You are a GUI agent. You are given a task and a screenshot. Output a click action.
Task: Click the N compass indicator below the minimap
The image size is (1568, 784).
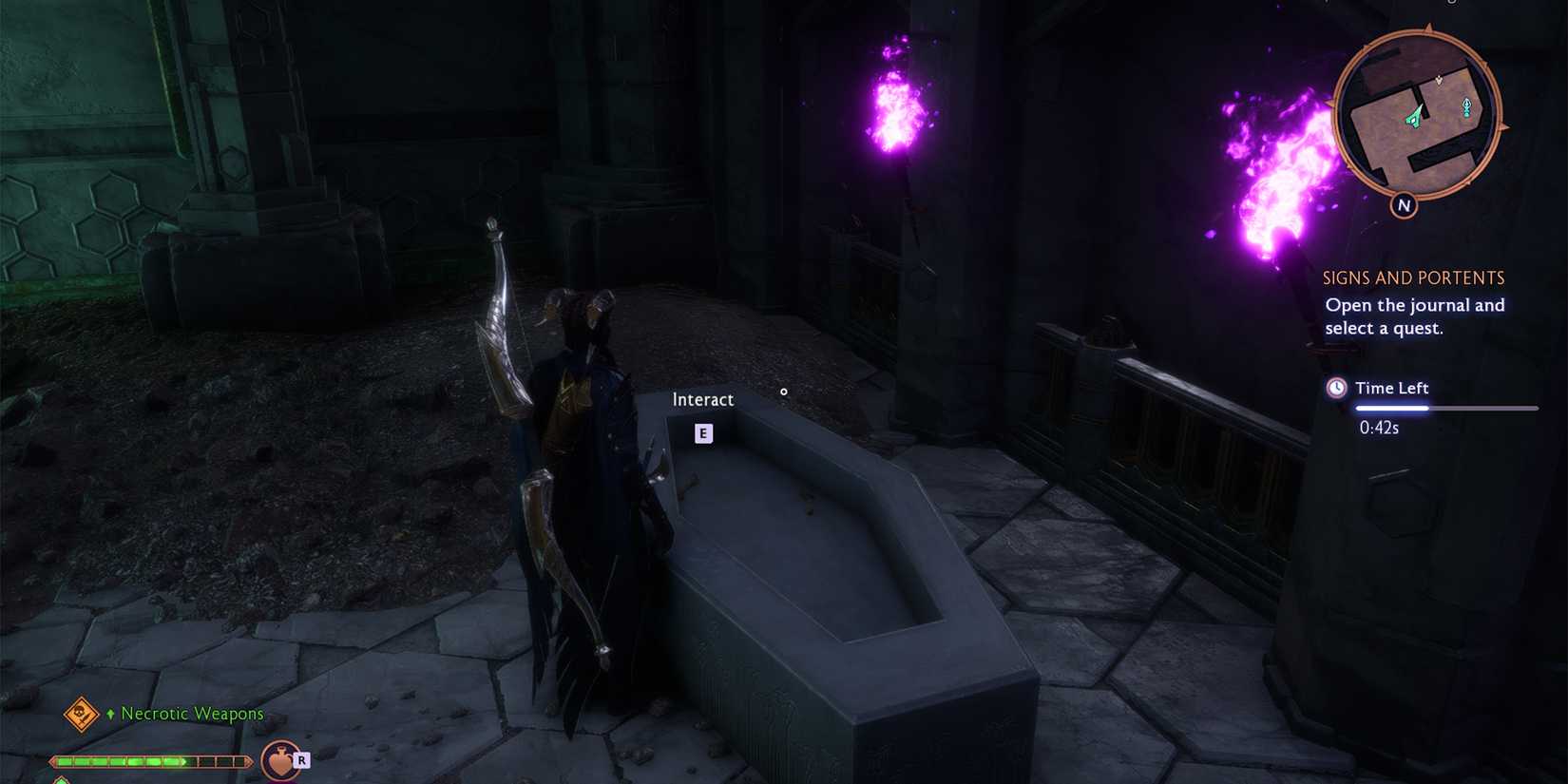(x=1404, y=205)
